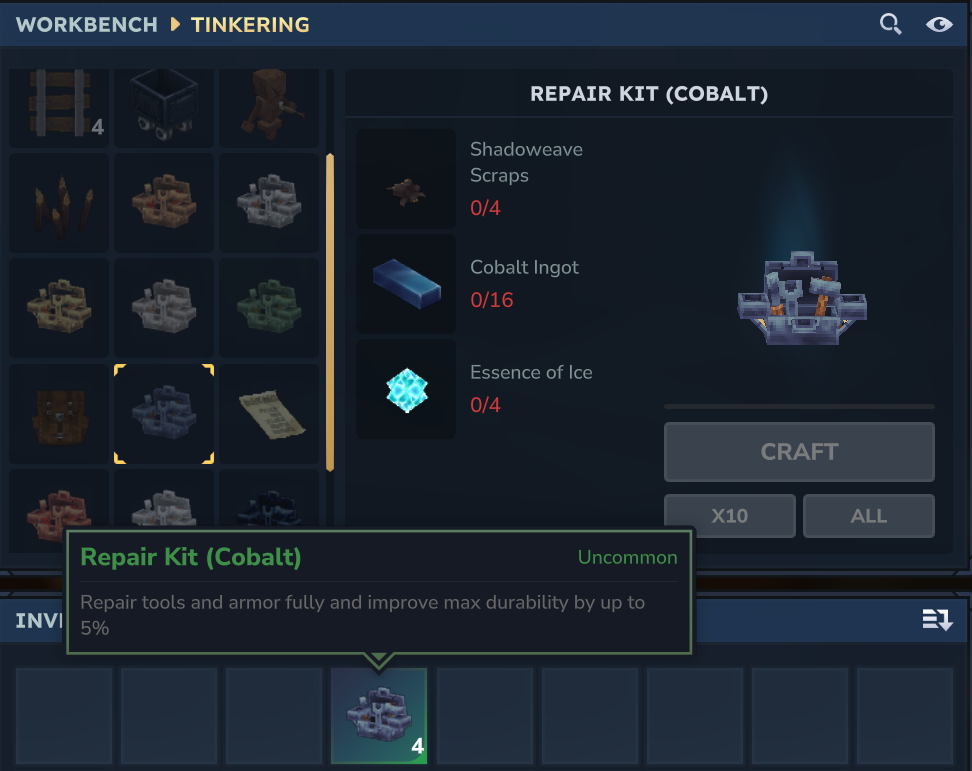972x771 pixels.
Task: Pick the minecart recipe
Action: [163, 105]
